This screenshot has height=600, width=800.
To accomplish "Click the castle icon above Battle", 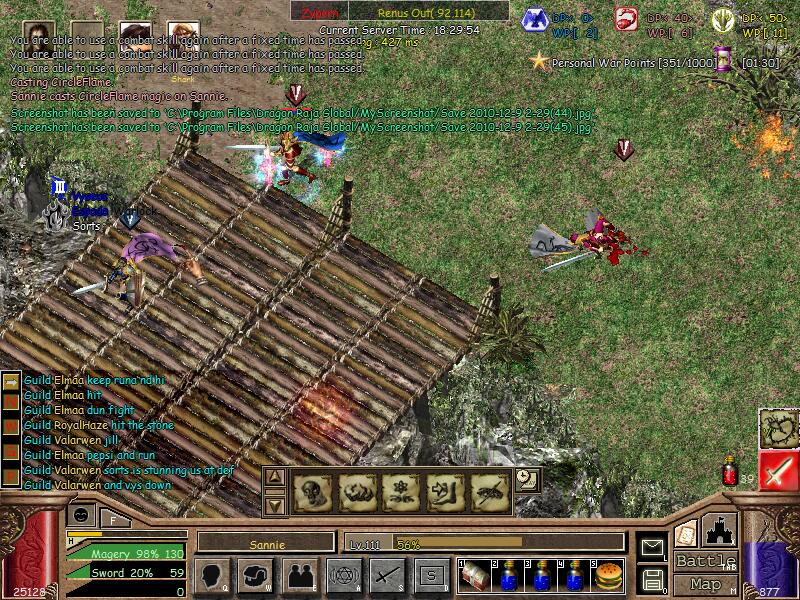I will click(721, 529).
